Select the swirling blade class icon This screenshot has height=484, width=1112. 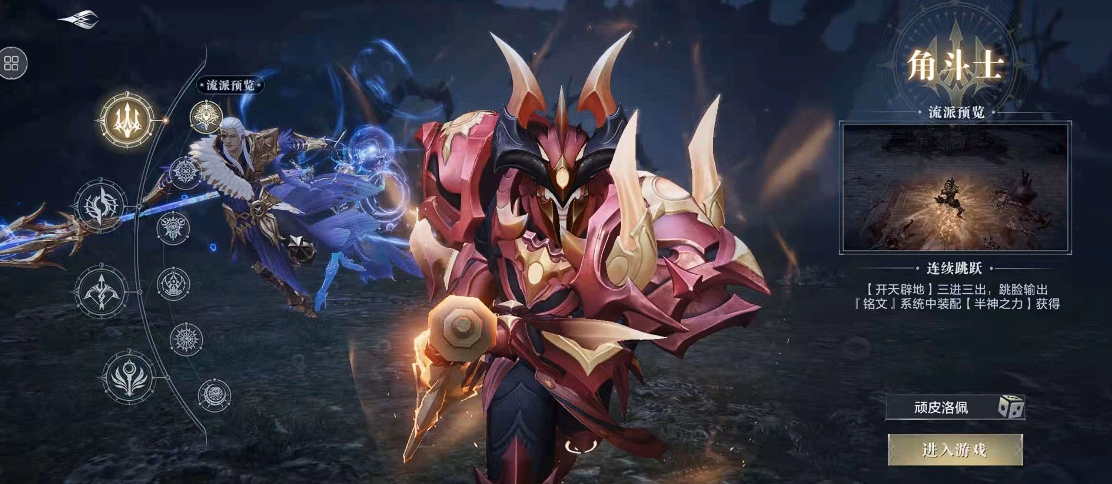[x=102, y=205]
